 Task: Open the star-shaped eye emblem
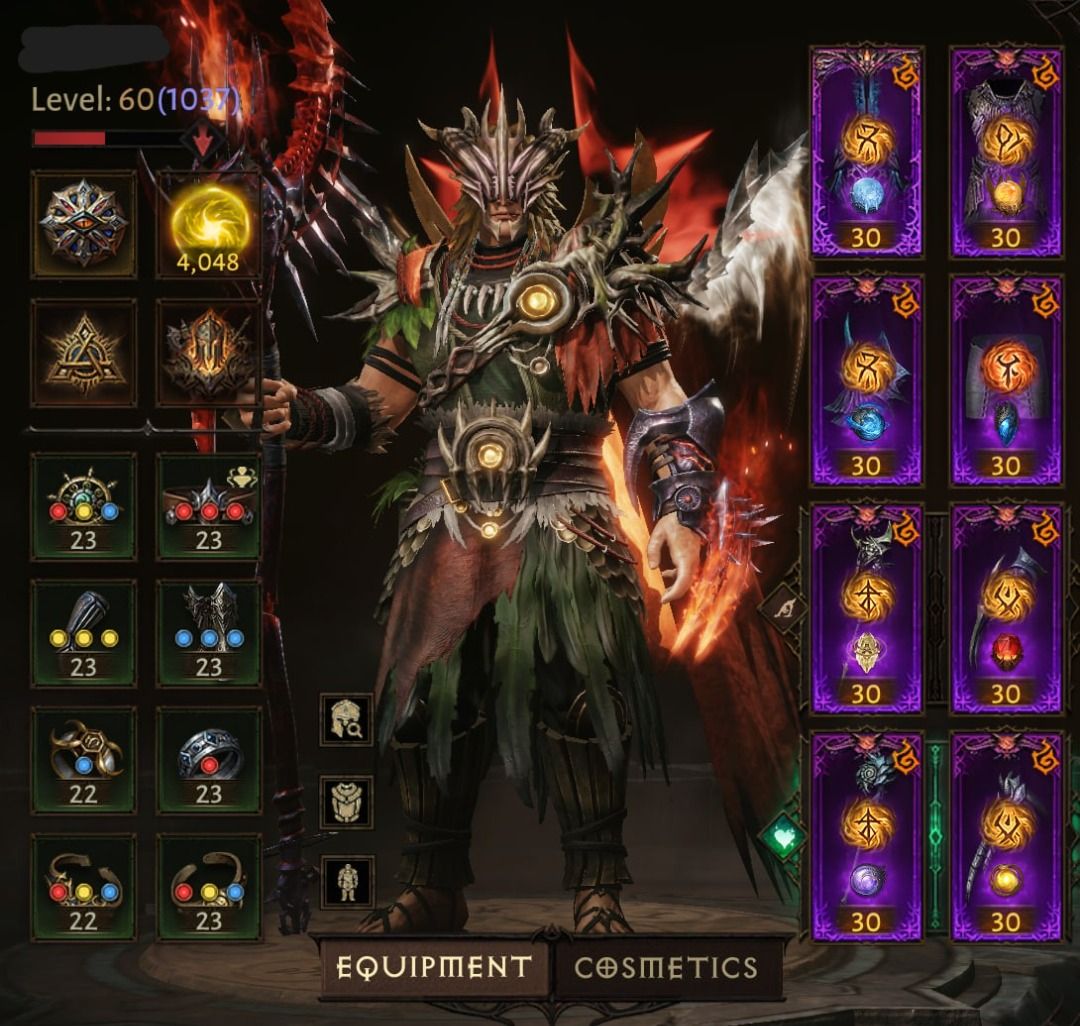[x=84, y=224]
